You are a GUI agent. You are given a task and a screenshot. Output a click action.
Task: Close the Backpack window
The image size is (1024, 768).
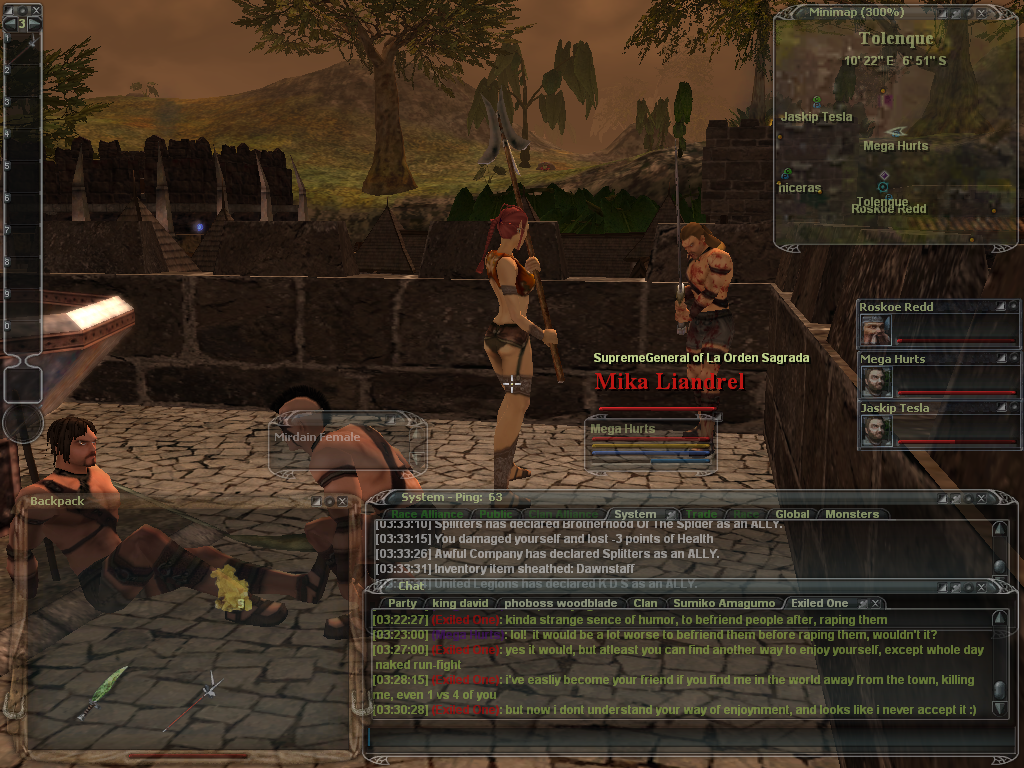click(343, 501)
